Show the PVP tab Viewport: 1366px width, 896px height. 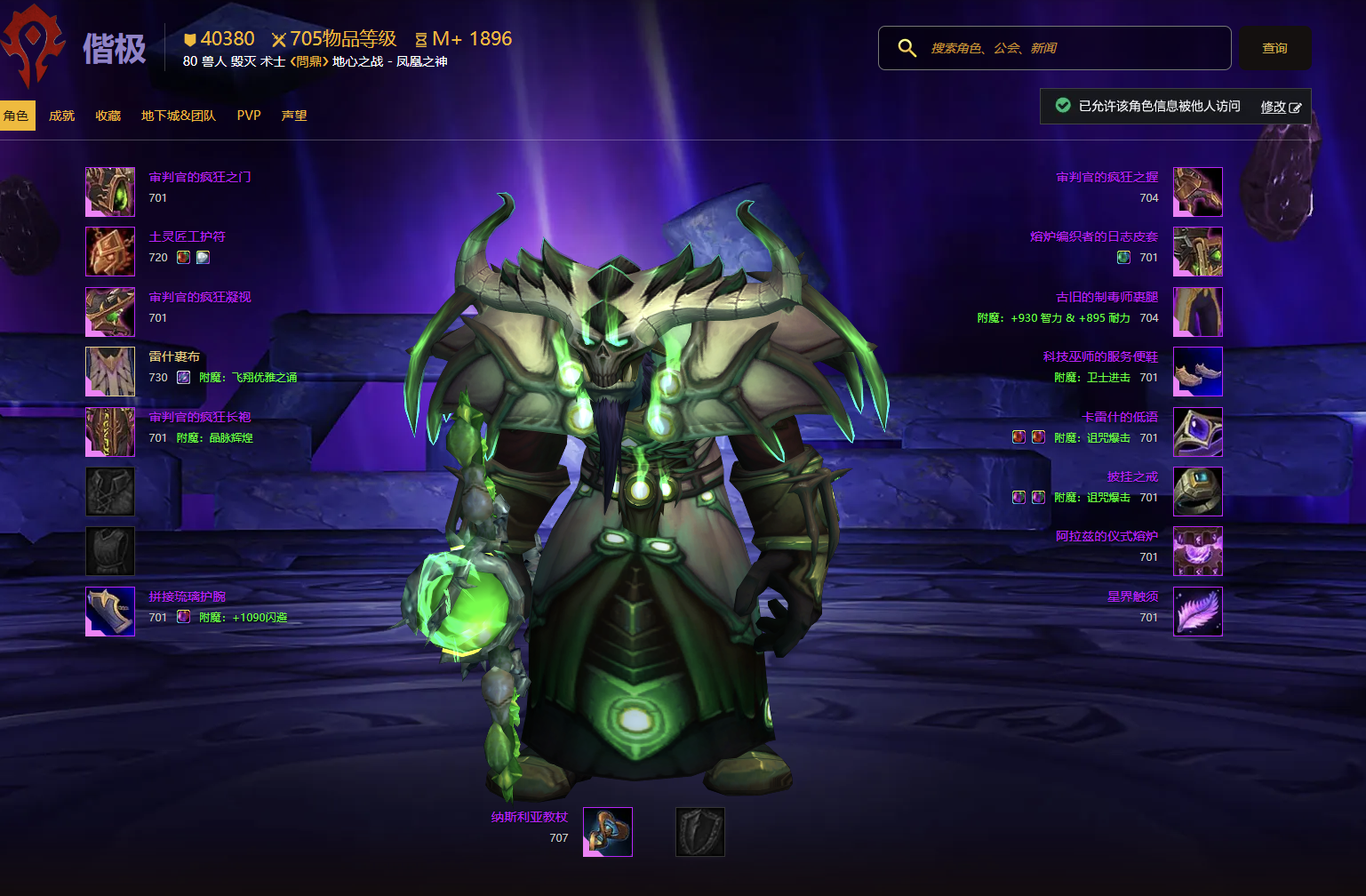(x=249, y=116)
